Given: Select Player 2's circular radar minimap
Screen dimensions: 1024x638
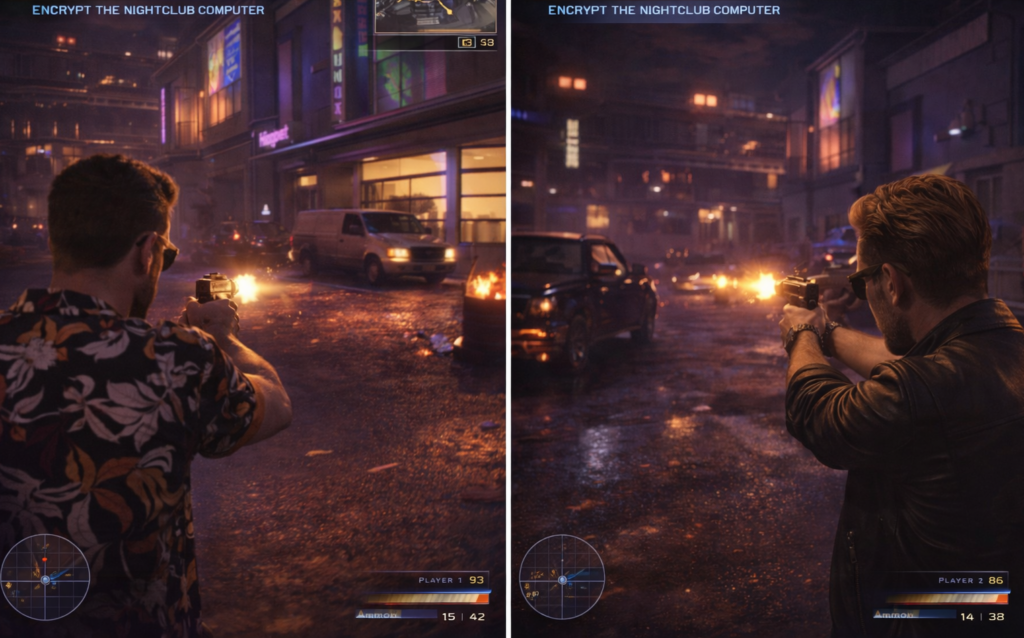Looking at the screenshot, I should (561, 577).
